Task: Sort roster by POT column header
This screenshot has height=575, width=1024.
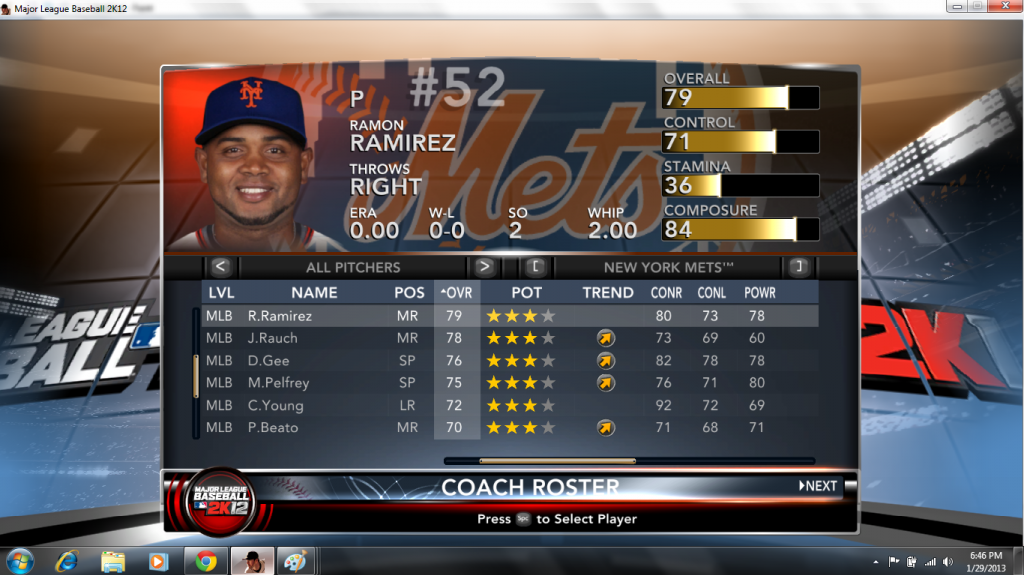Action: click(526, 293)
